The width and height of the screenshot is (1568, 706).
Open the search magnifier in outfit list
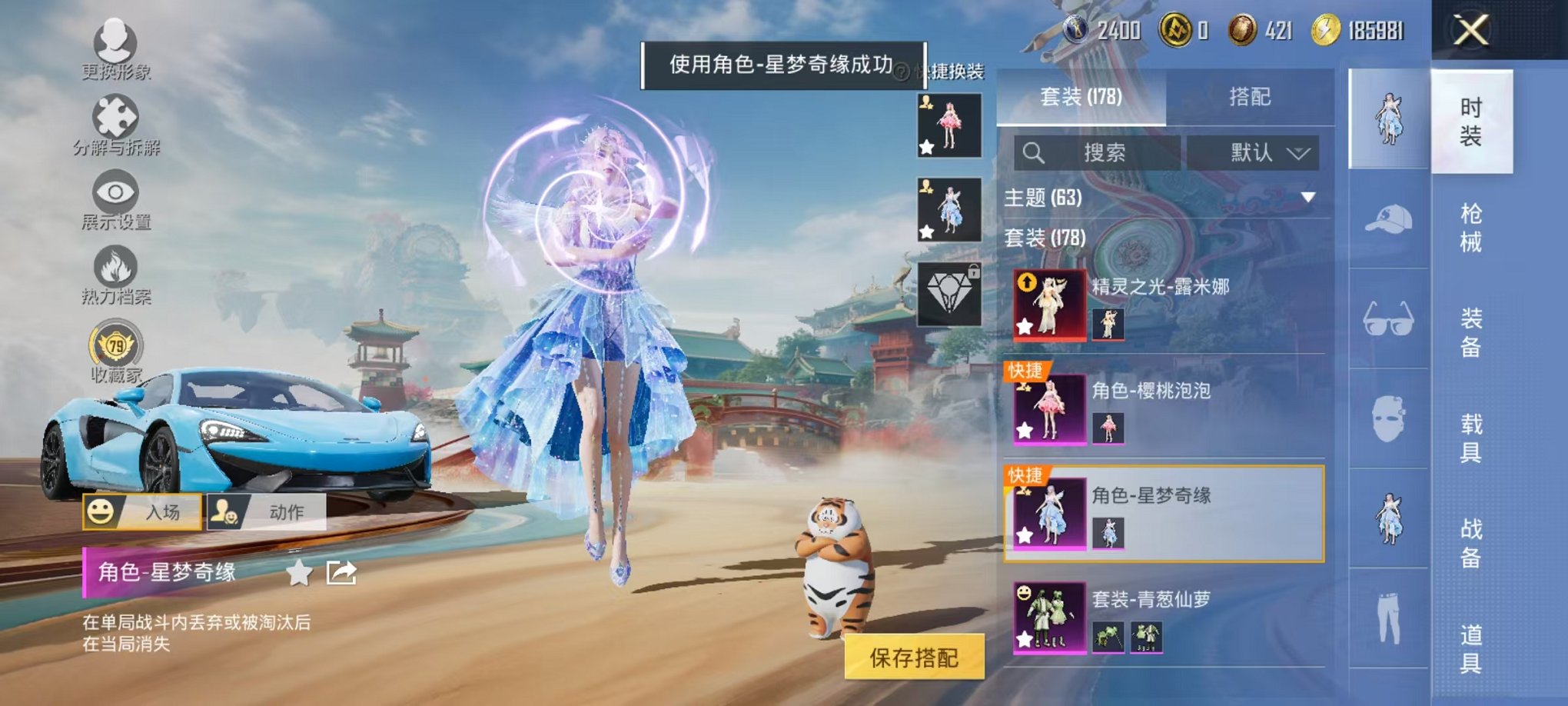coord(1035,152)
